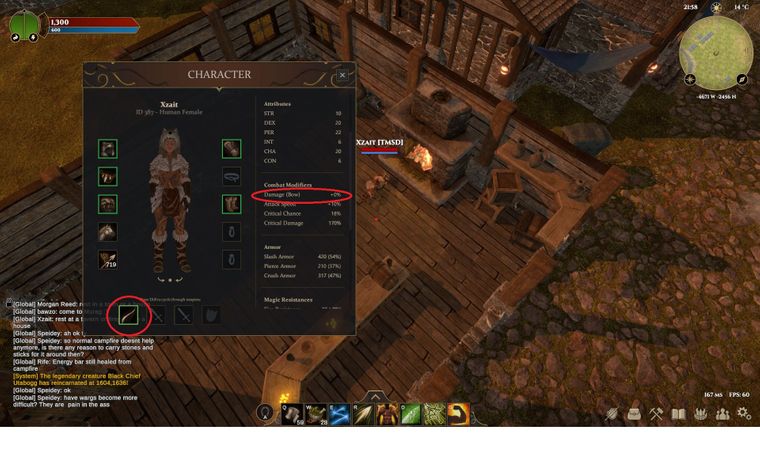This screenshot has width=760, height=462.
Task: Click the arrow ammo slot showing 719
Action: pos(108,260)
